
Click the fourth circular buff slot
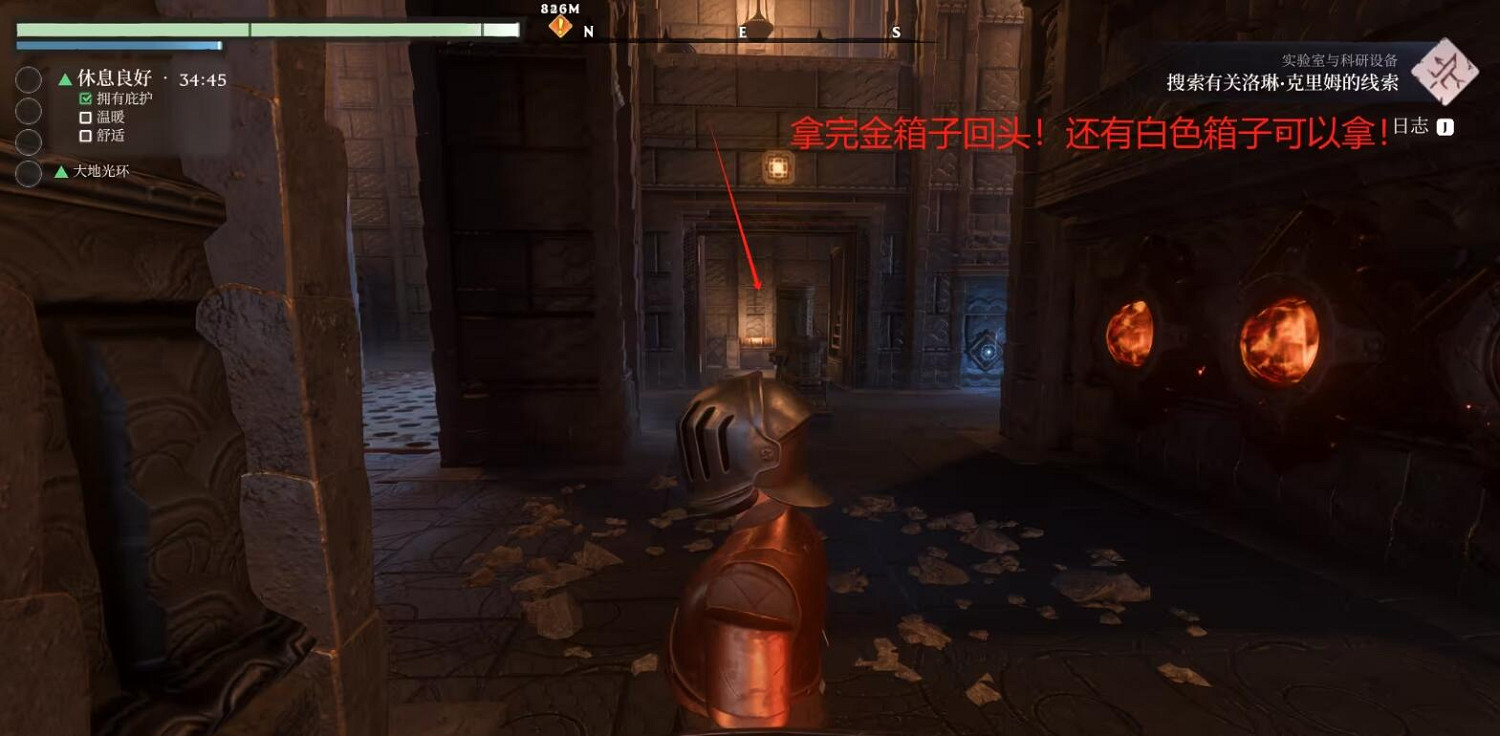[28, 173]
